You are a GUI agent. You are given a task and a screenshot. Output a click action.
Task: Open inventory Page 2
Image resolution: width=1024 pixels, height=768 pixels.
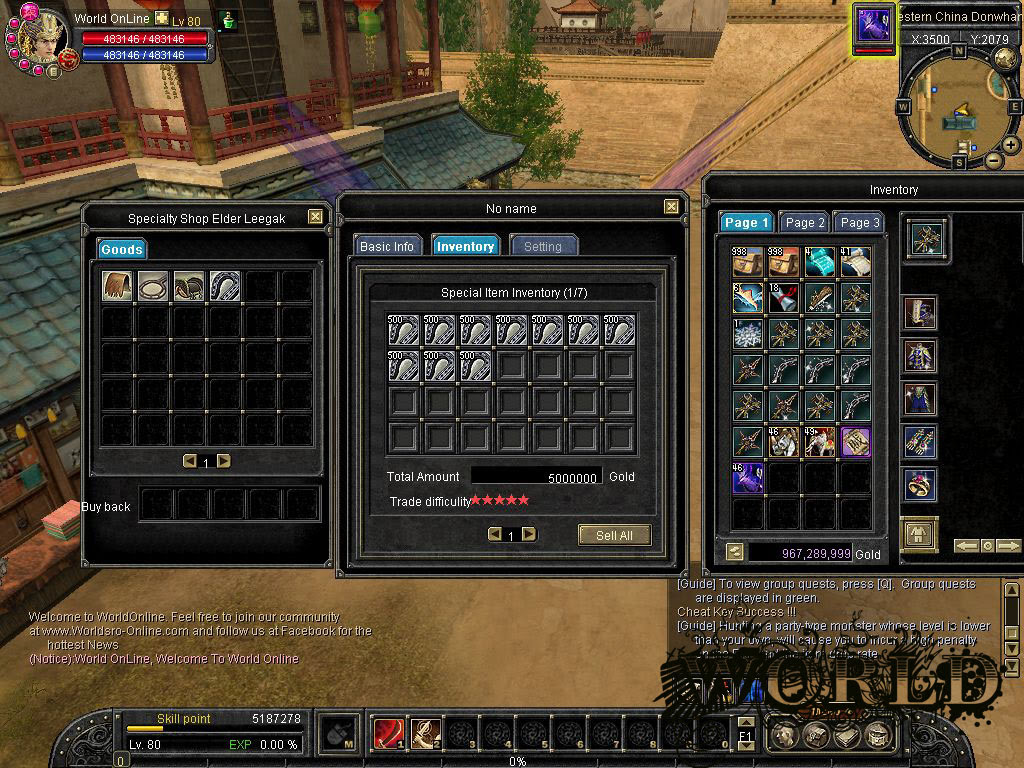pyautogui.click(x=804, y=223)
